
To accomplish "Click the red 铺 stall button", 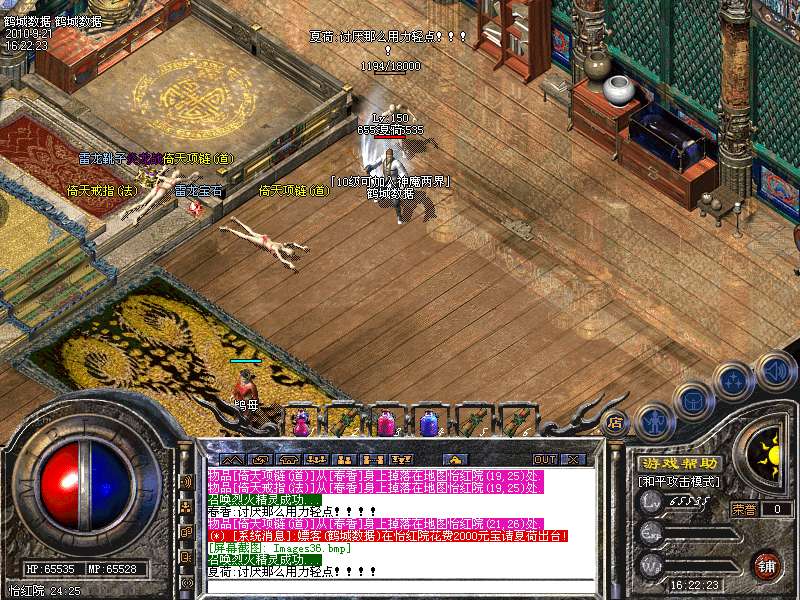I will (x=767, y=565).
